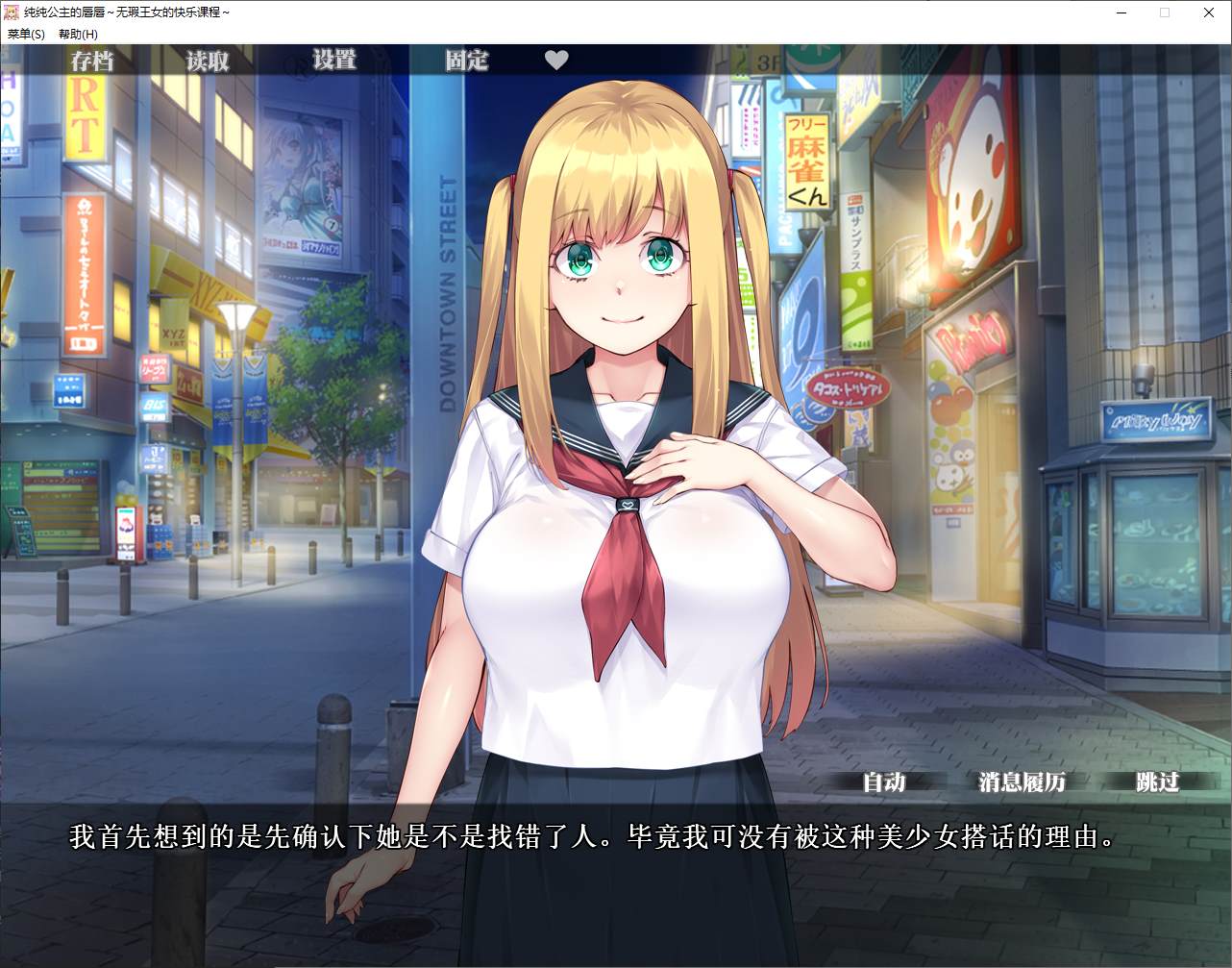This screenshot has height=968, width=1232.
Task: Open the 设置 settings screen
Action: 334,61
